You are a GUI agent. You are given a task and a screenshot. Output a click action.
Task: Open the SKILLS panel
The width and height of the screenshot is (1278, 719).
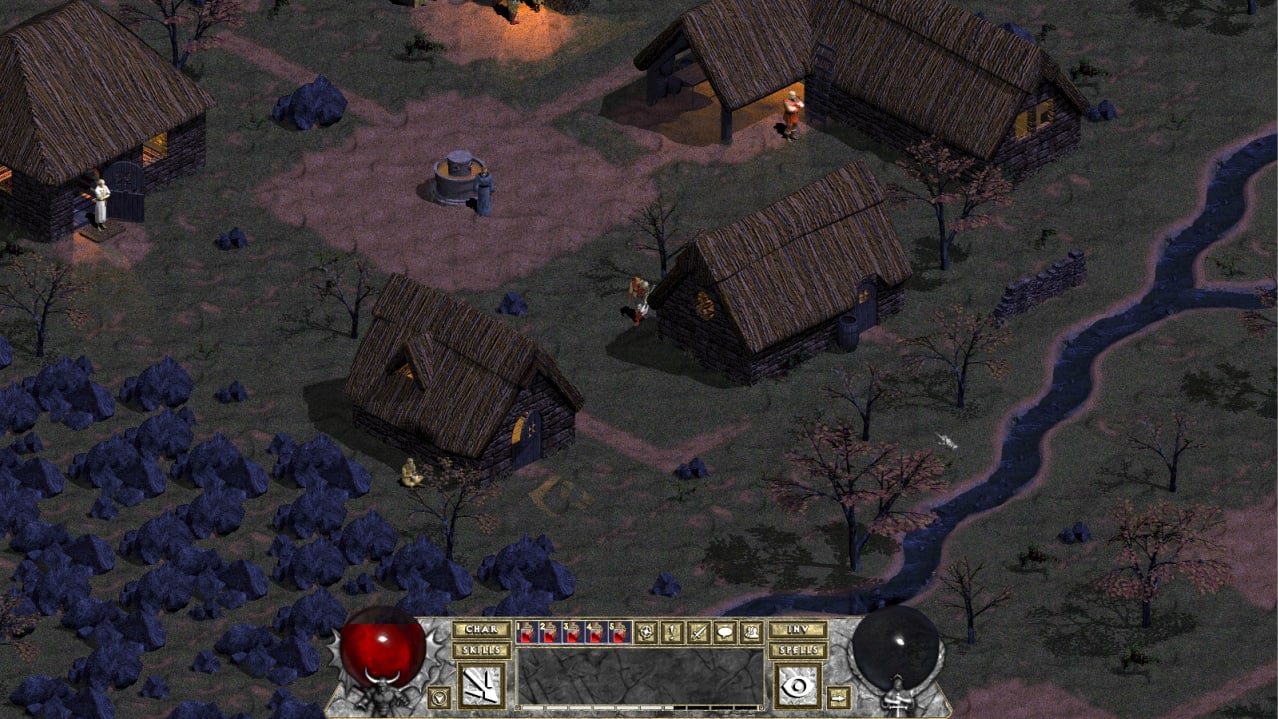point(481,650)
